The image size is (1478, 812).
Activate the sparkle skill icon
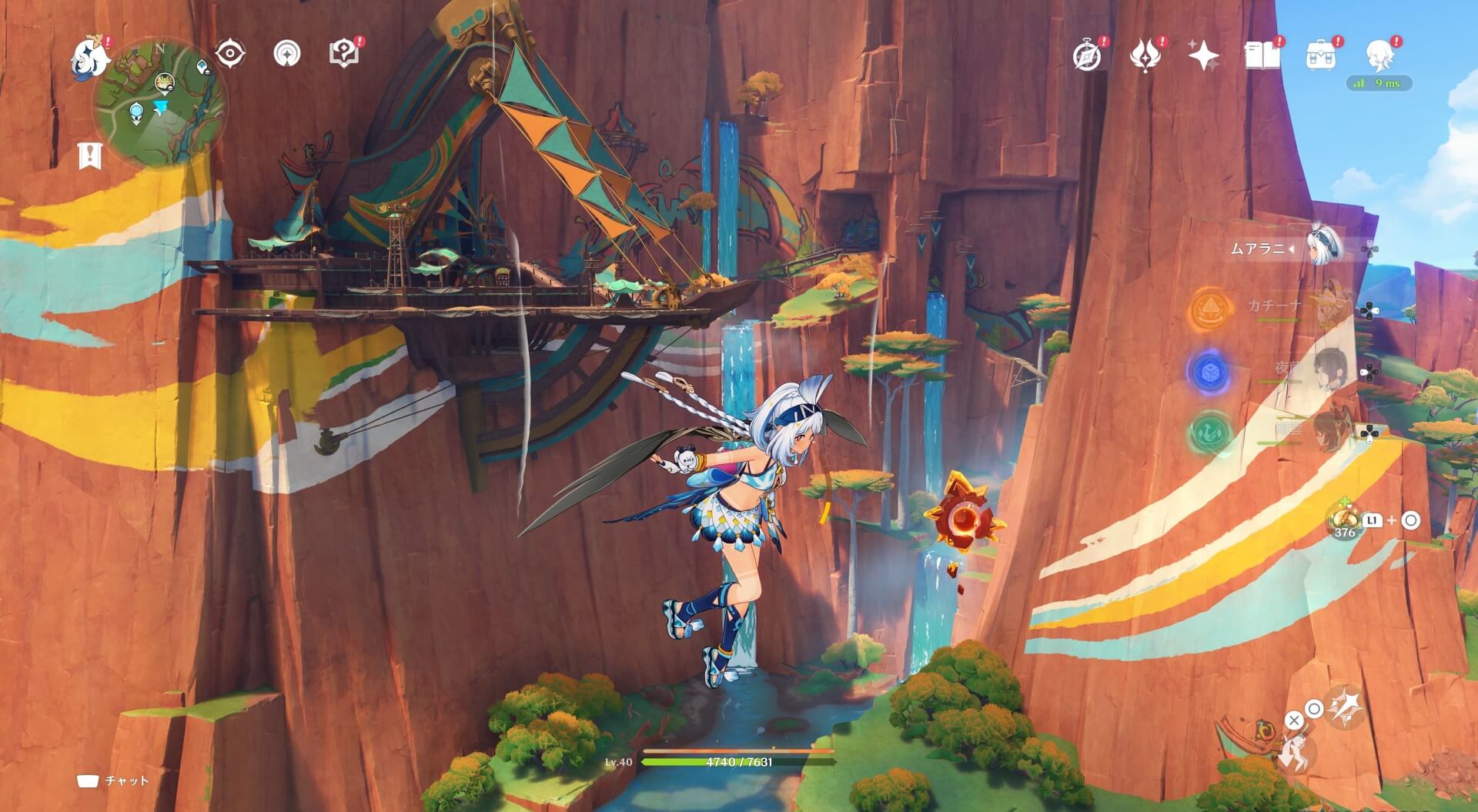pos(1346,705)
